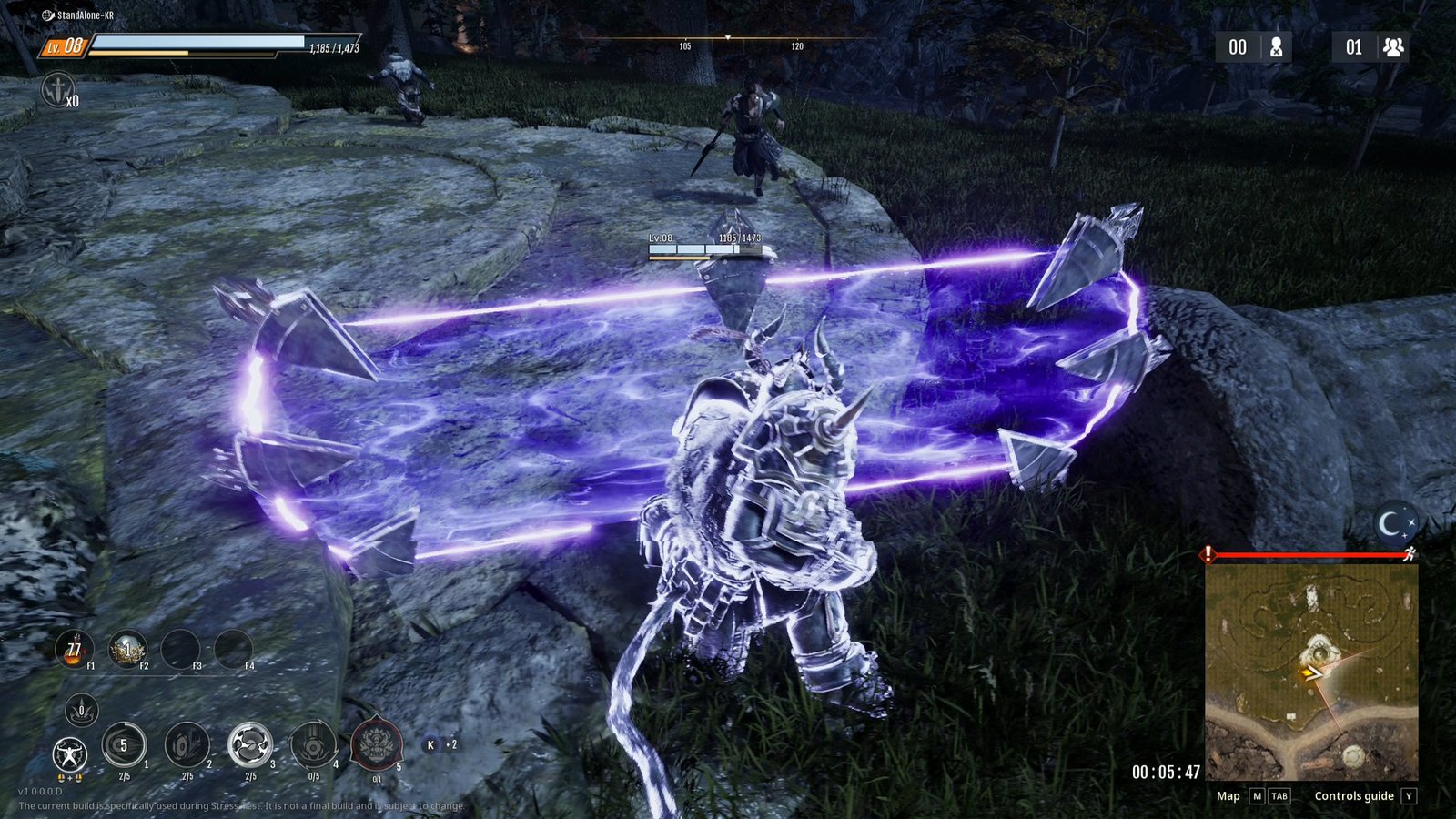Select the small icon above the skill bar
1456x819 pixels.
click(81, 710)
